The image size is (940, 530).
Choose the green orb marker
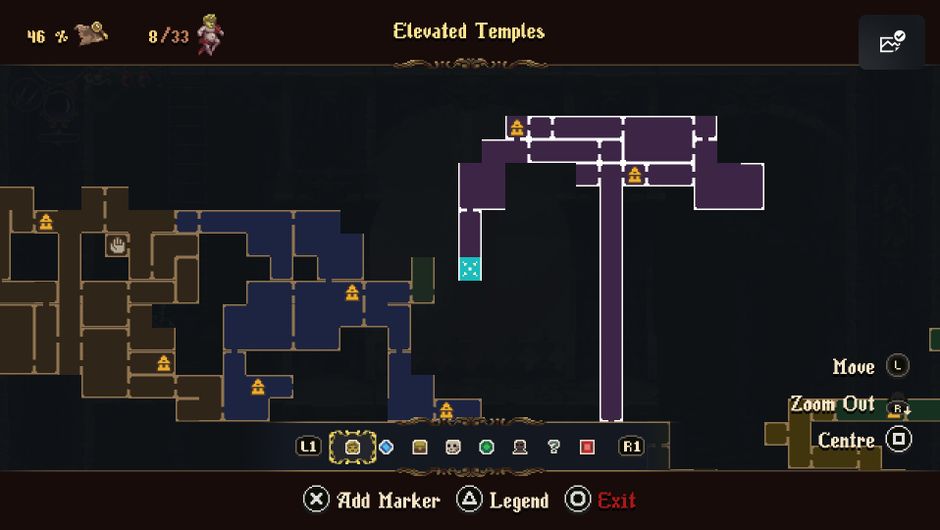pos(487,447)
